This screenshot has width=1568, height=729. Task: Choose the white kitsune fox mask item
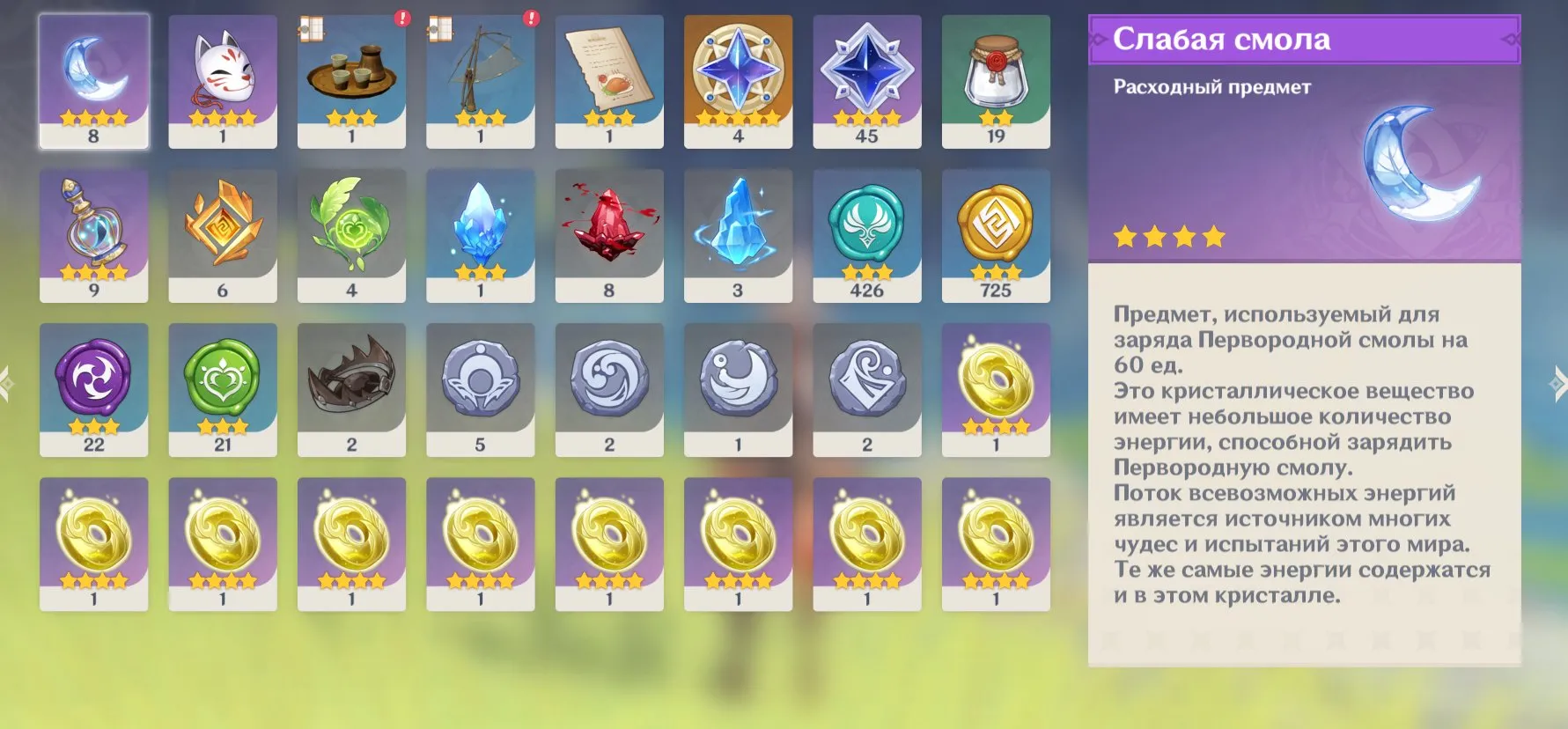(x=223, y=80)
